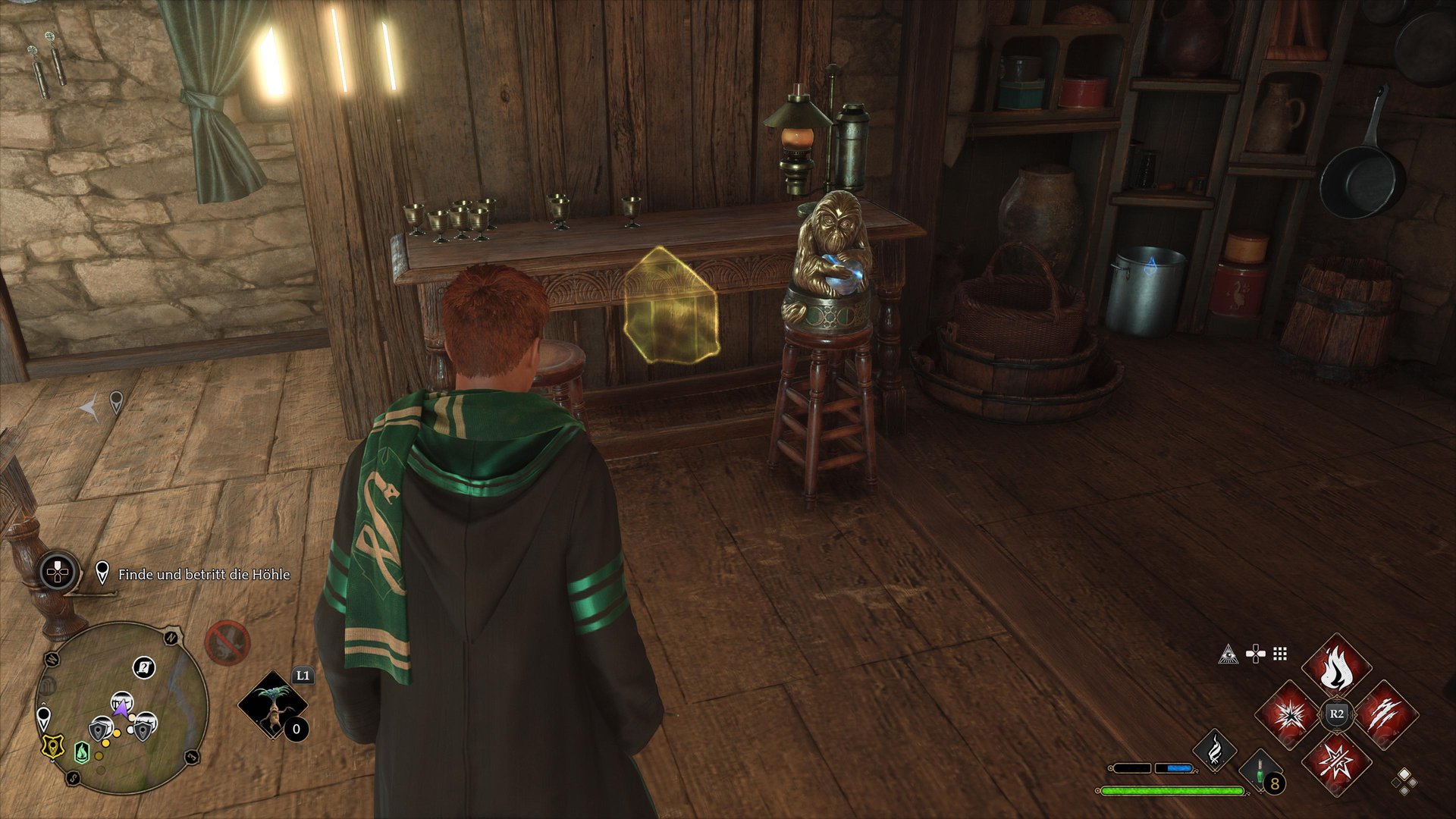The image size is (1456, 819).
Task: Click the eye-in-pyramid Revelio icon
Action: 1228,654
